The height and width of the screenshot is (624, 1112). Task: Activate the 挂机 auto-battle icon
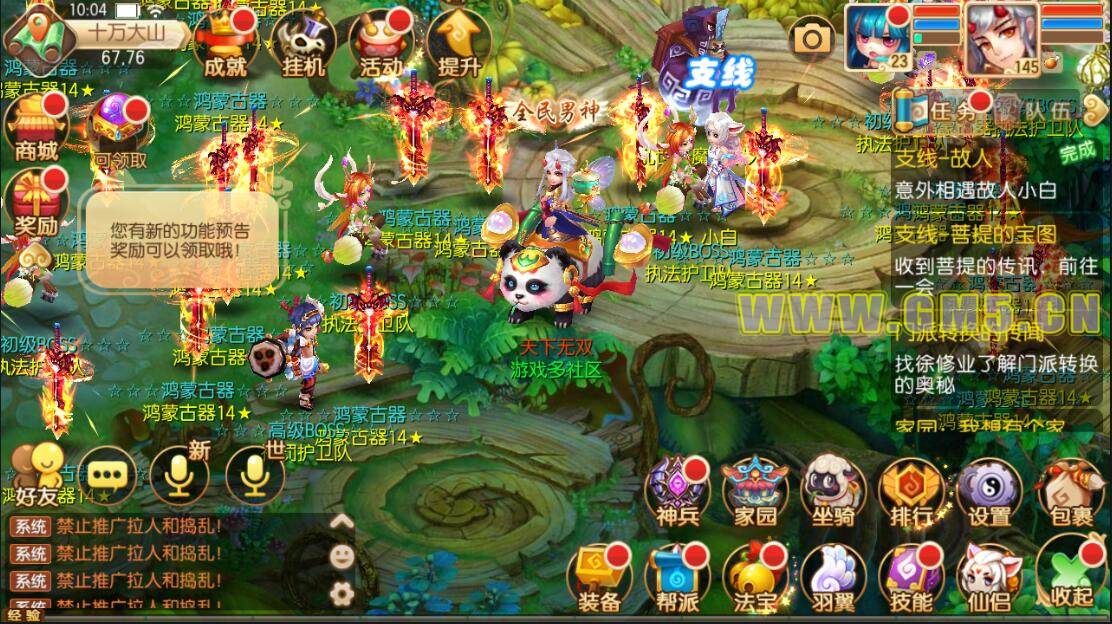point(303,45)
